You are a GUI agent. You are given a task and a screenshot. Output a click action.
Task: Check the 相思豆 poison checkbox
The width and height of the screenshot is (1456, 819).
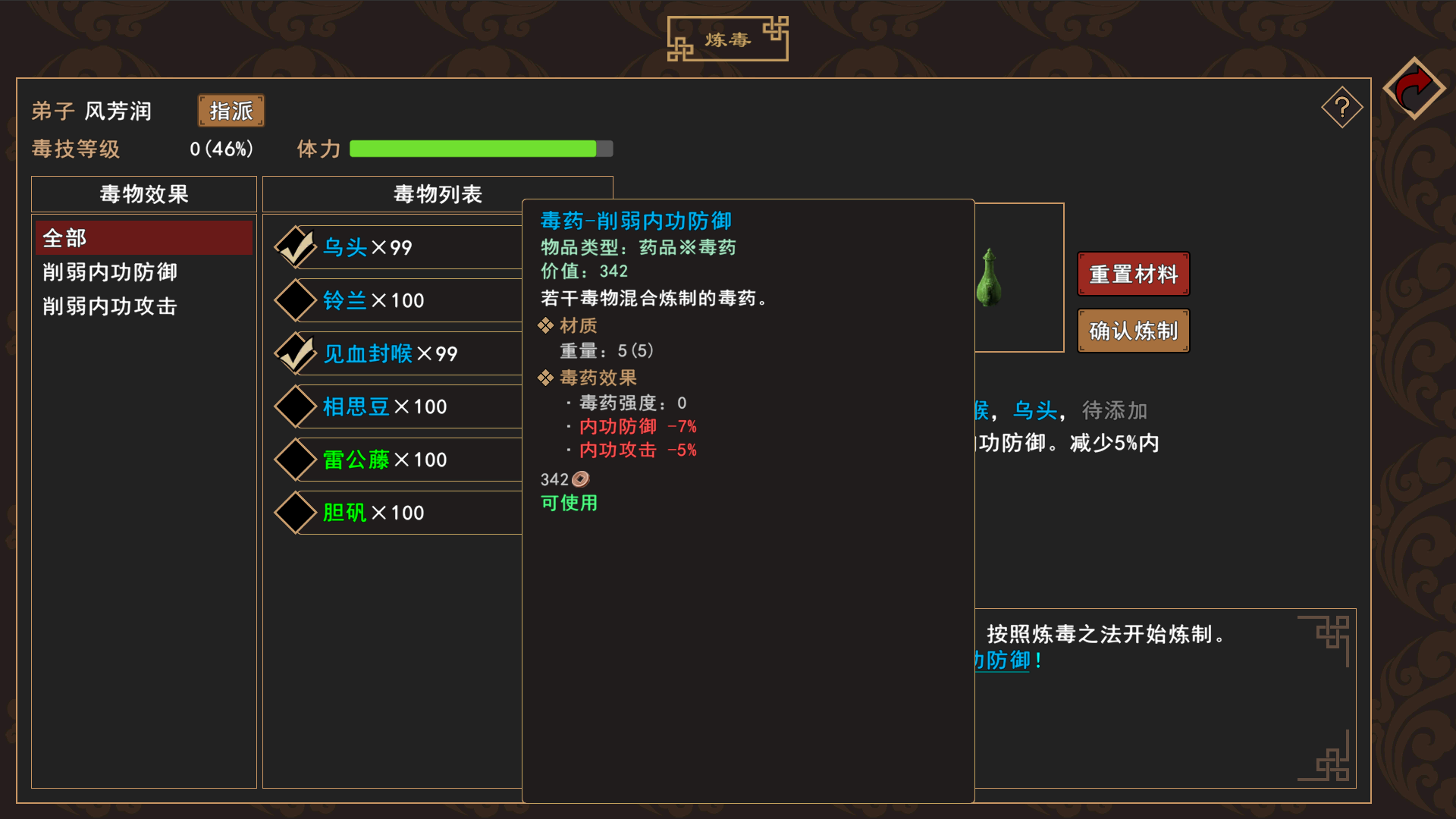pos(295,406)
